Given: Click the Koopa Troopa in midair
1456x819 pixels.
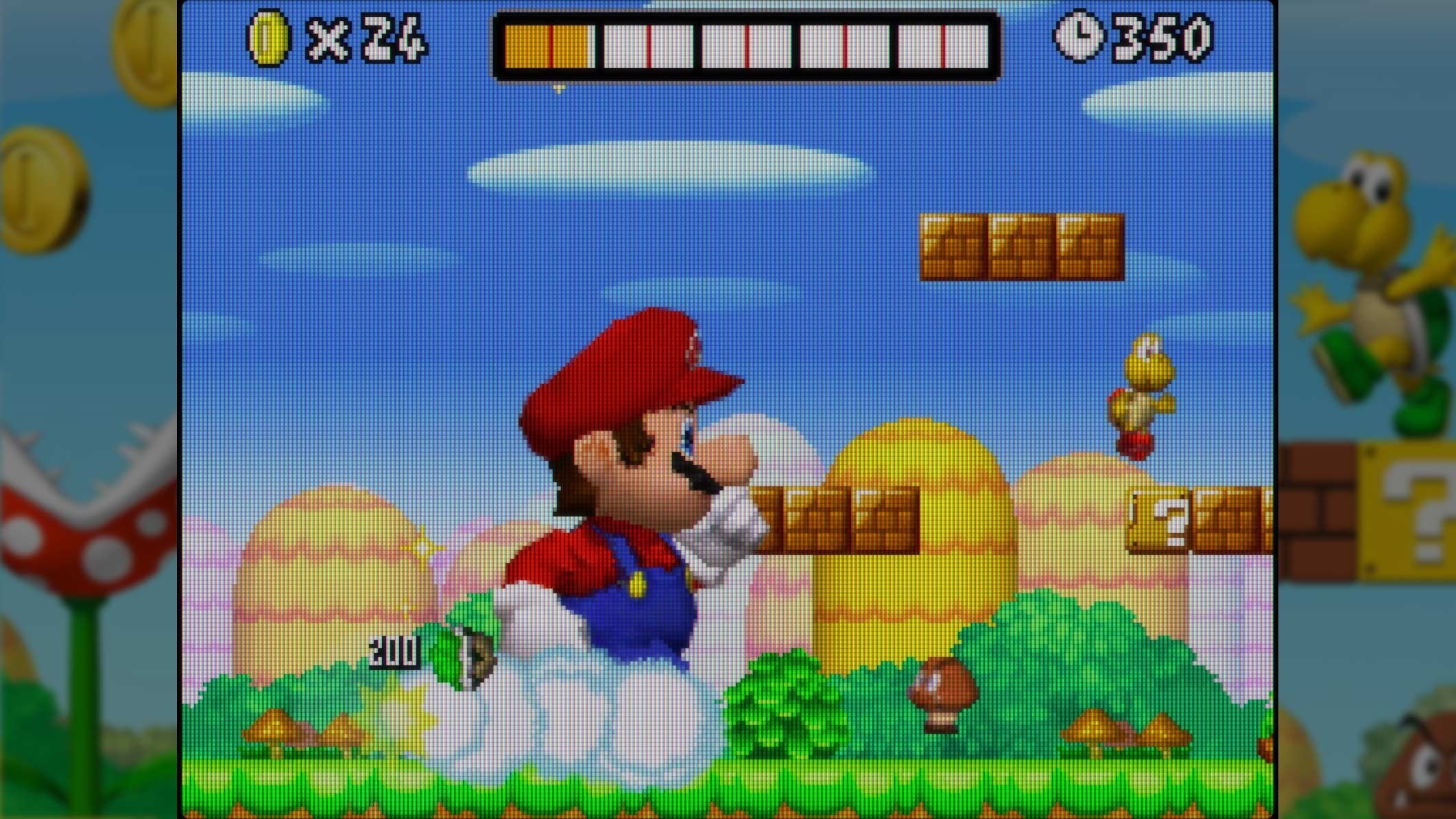Looking at the screenshot, I should pos(1145,391).
